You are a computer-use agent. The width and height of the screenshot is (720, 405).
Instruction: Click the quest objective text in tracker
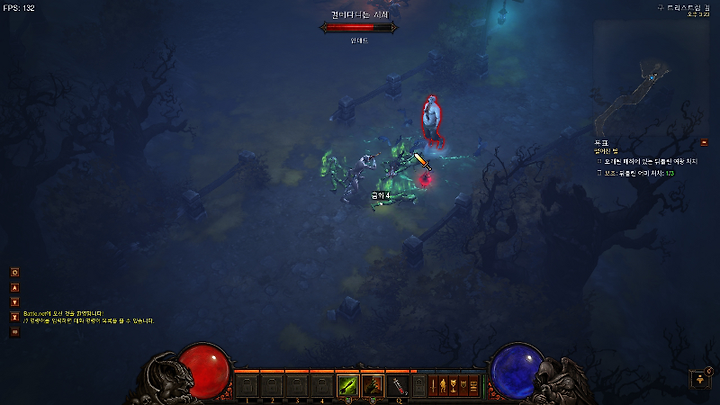[650, 160]
